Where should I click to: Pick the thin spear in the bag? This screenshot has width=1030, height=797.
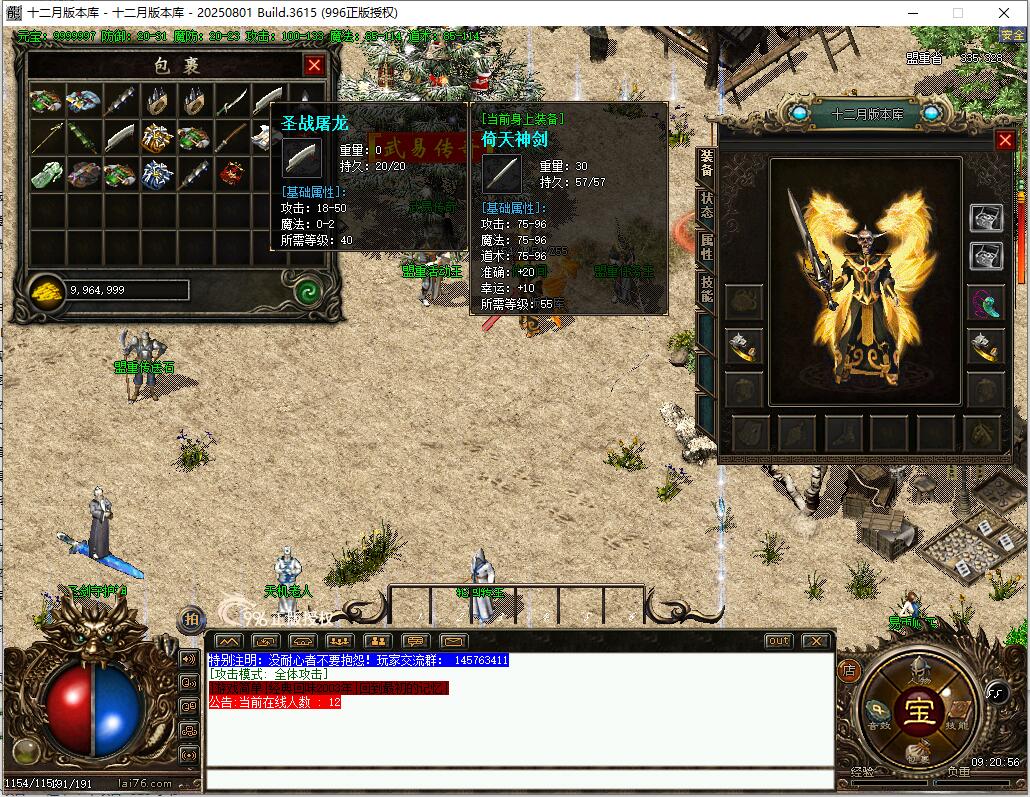46,136
